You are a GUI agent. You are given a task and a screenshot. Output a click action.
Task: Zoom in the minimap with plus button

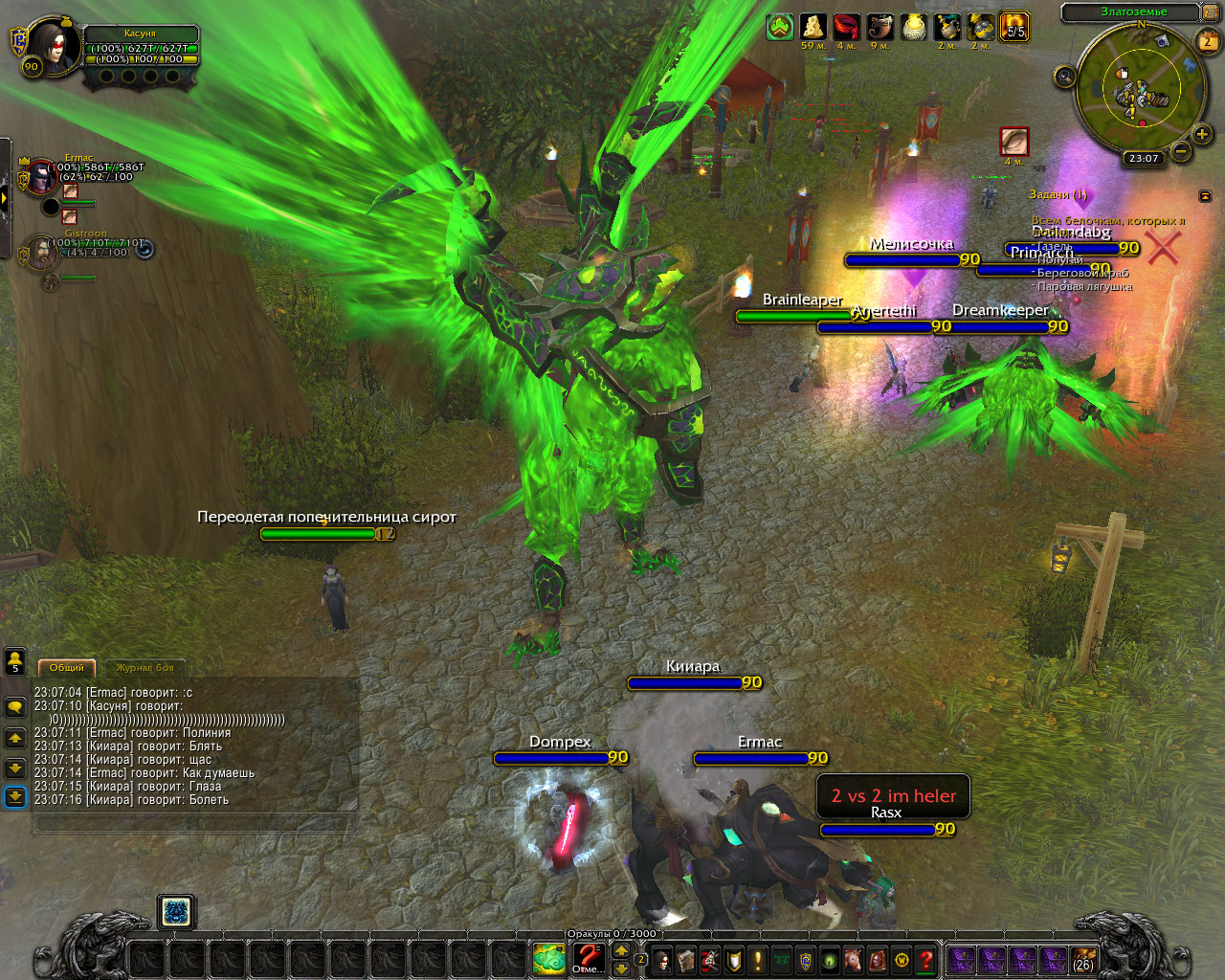coord(1202,135)
